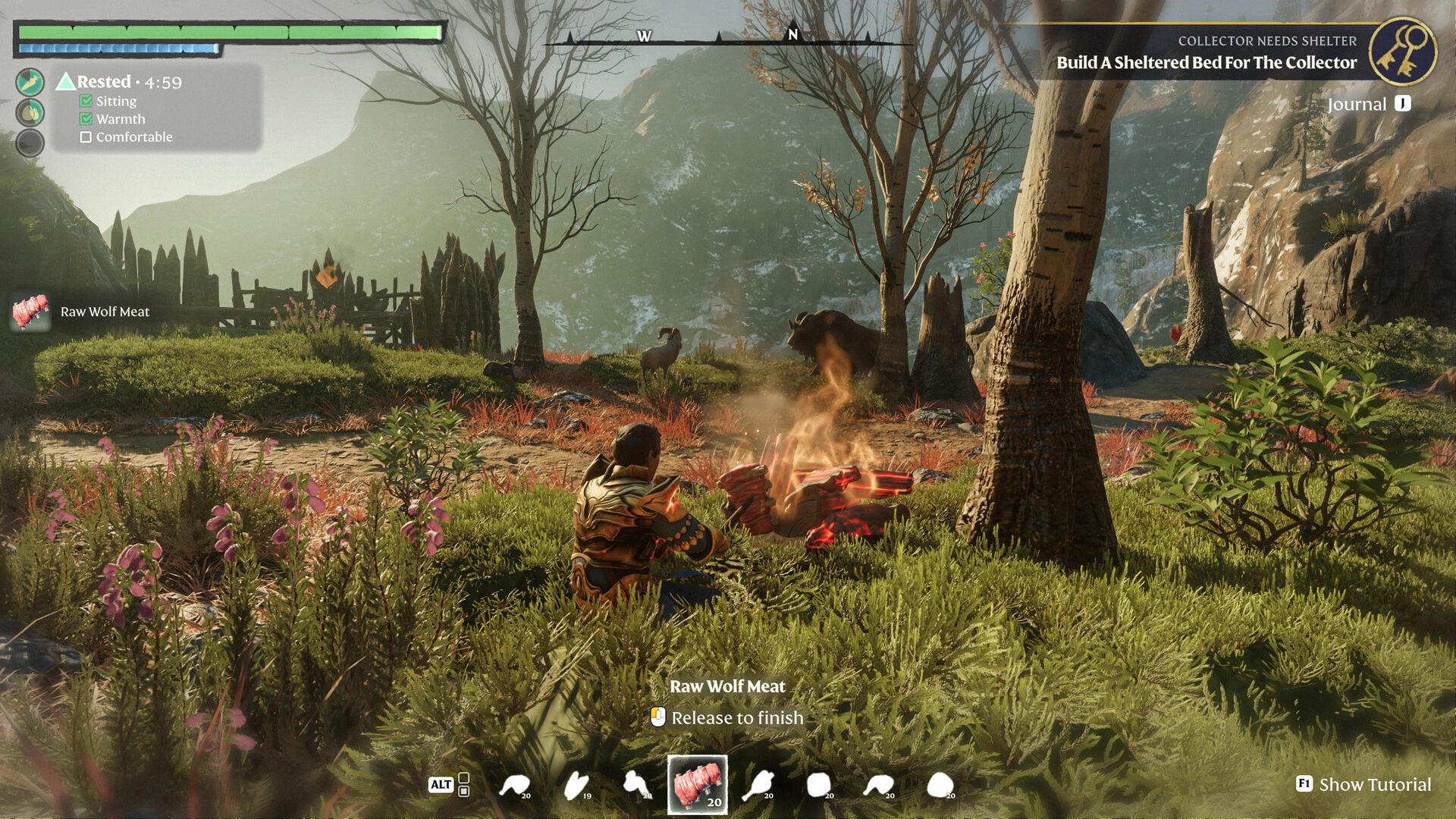Select the hotbar food slot with 19 count
1456x819 pixels.
(x=577, y=785)
